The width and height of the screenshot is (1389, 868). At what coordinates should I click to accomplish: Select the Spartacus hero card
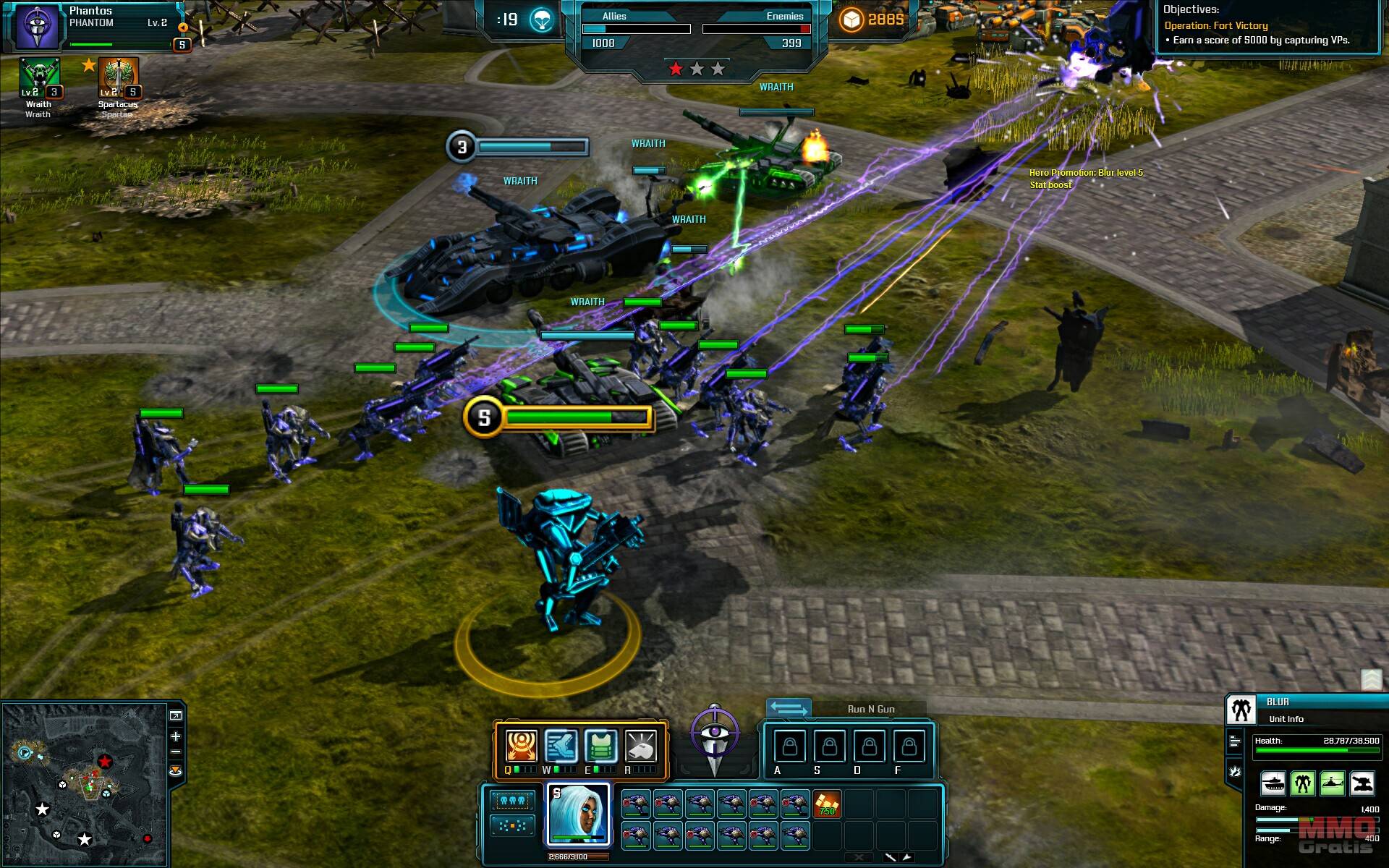click(x=118, y=78)
